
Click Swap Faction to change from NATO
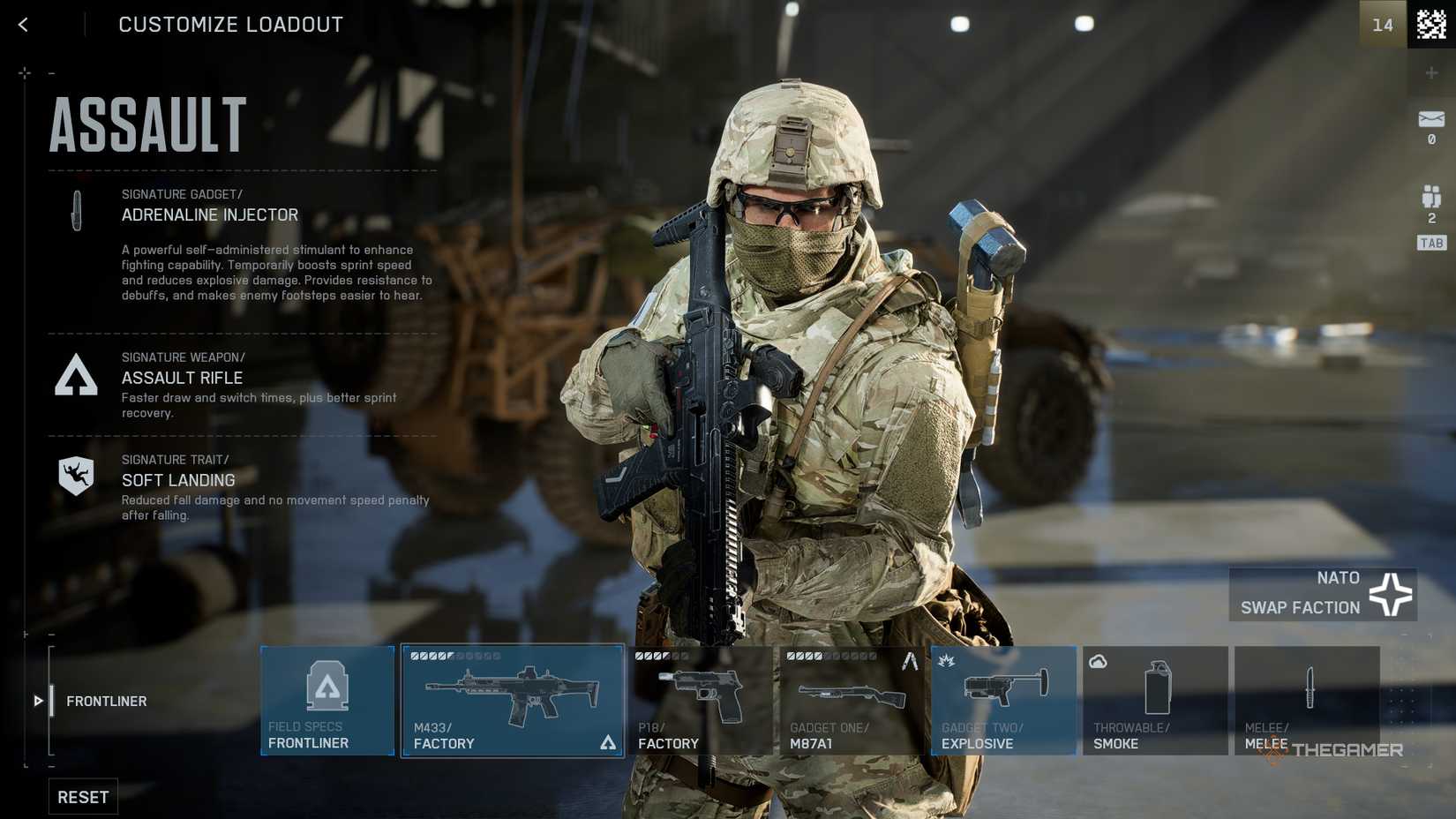(x=1300, y=607)
